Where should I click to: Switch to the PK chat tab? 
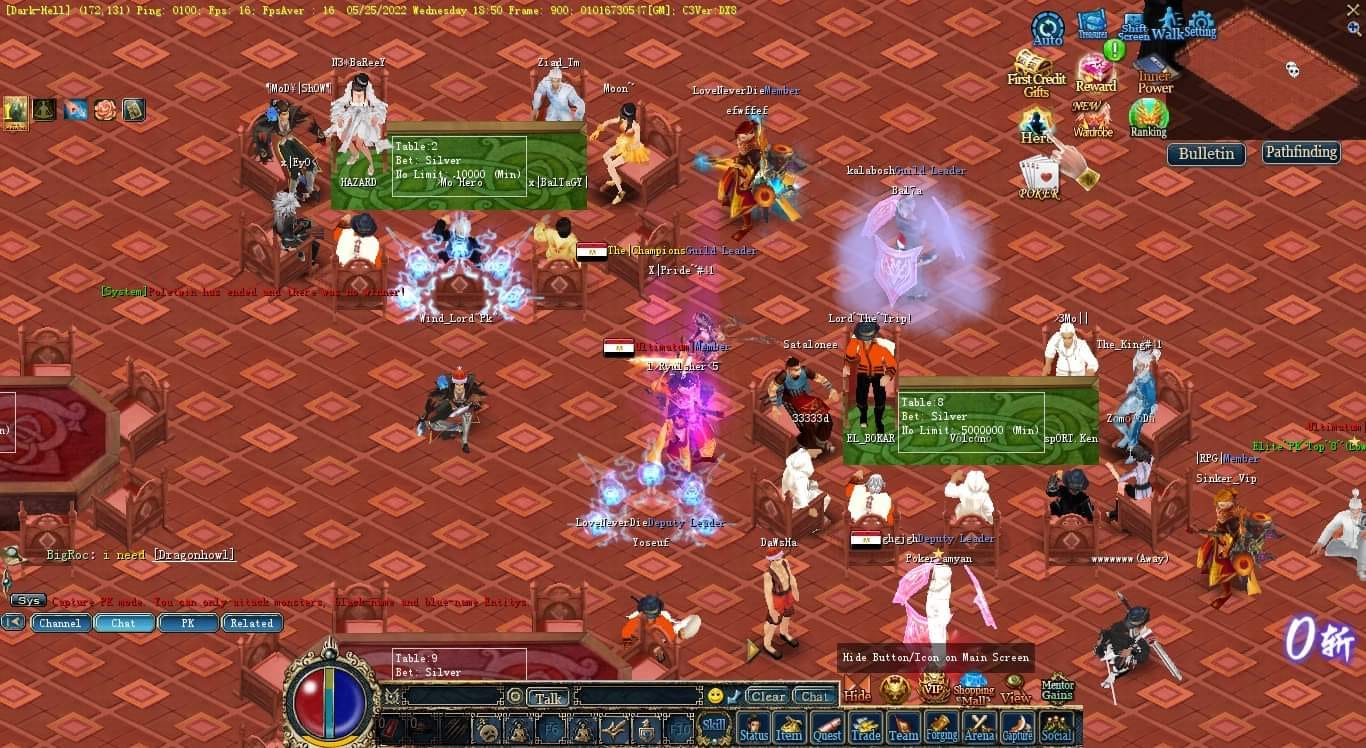click(187, 623)
